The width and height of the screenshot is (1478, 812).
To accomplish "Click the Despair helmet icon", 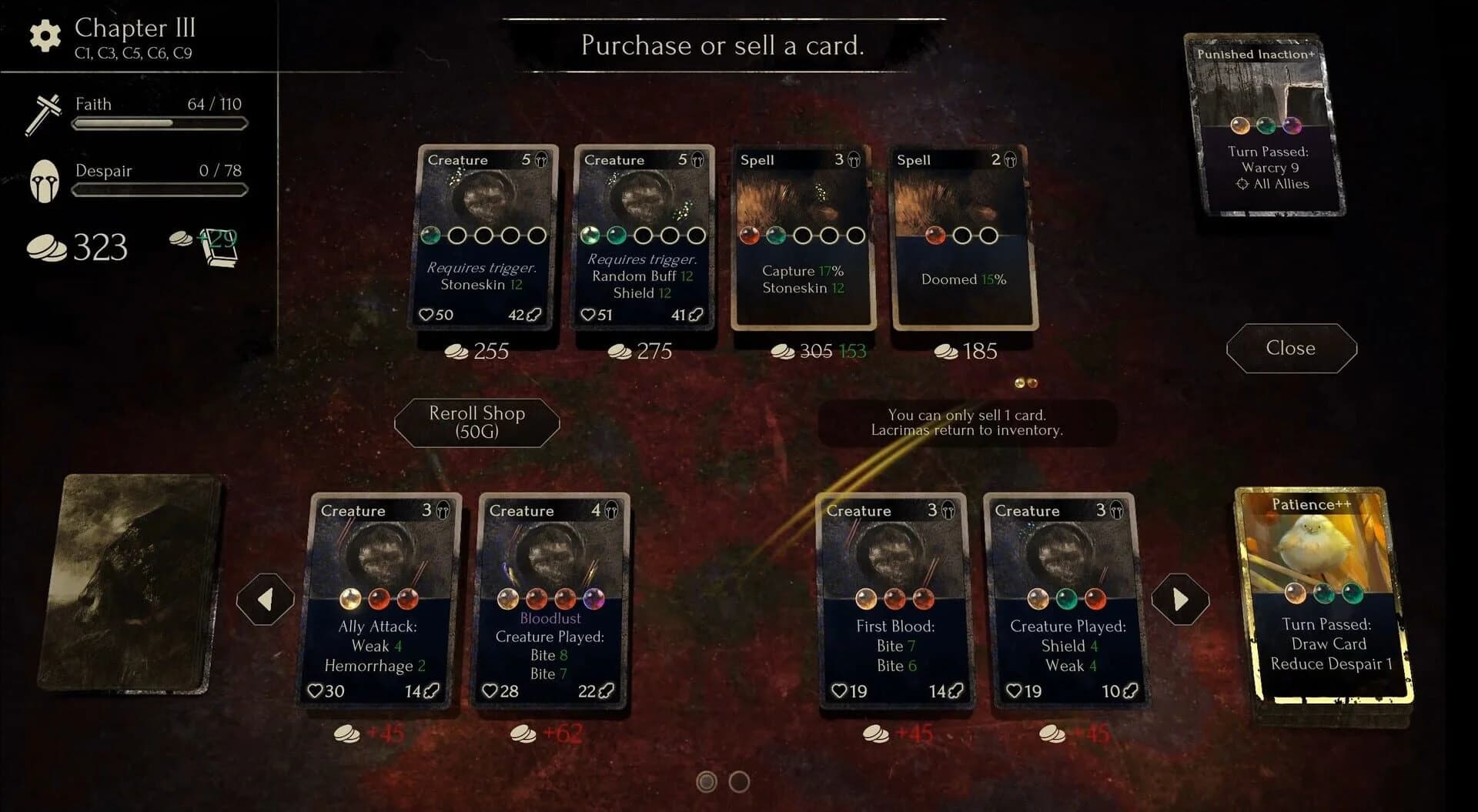I will [46, 182].
